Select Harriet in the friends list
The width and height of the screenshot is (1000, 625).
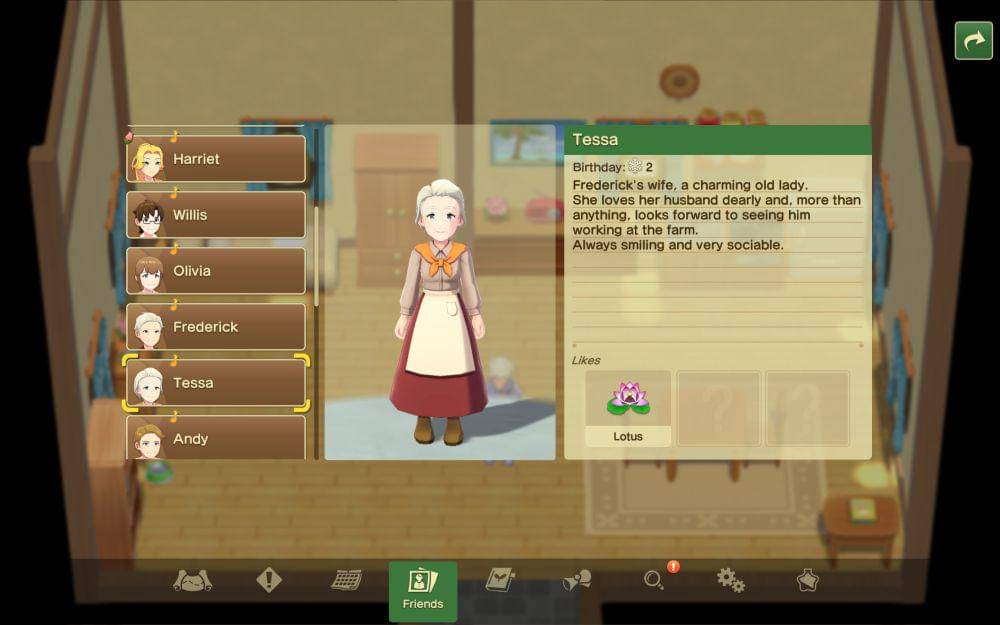(x=216, y=159)
